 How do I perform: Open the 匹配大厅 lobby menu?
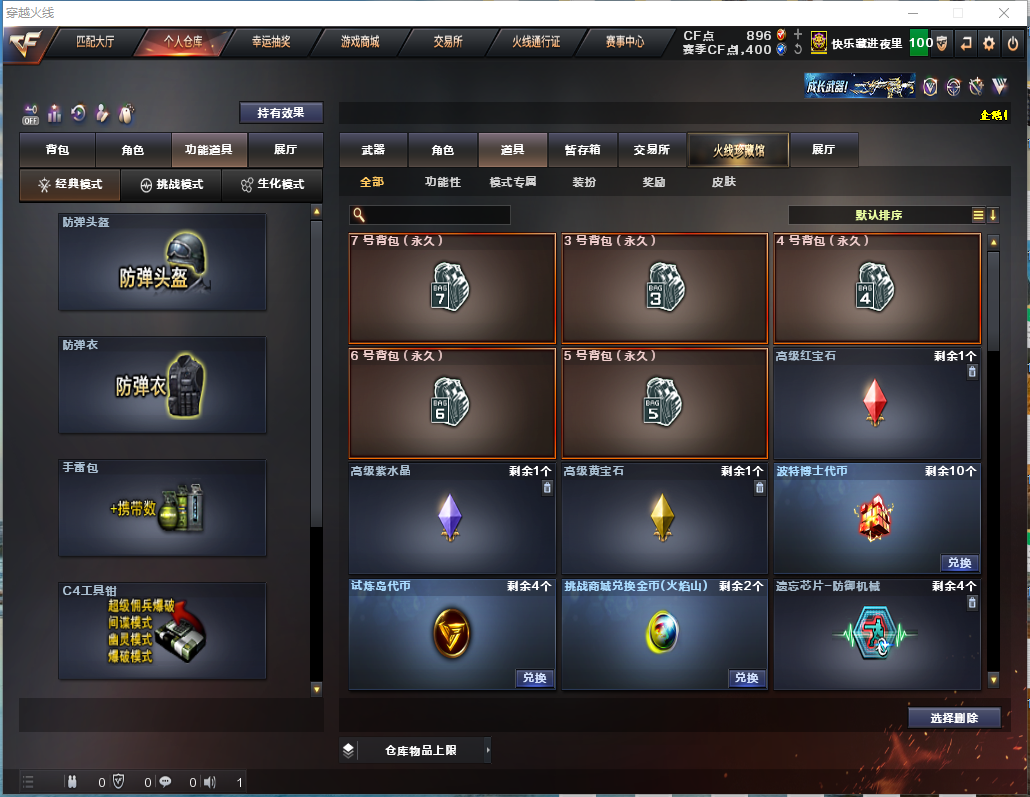click(x=96, y=42)
